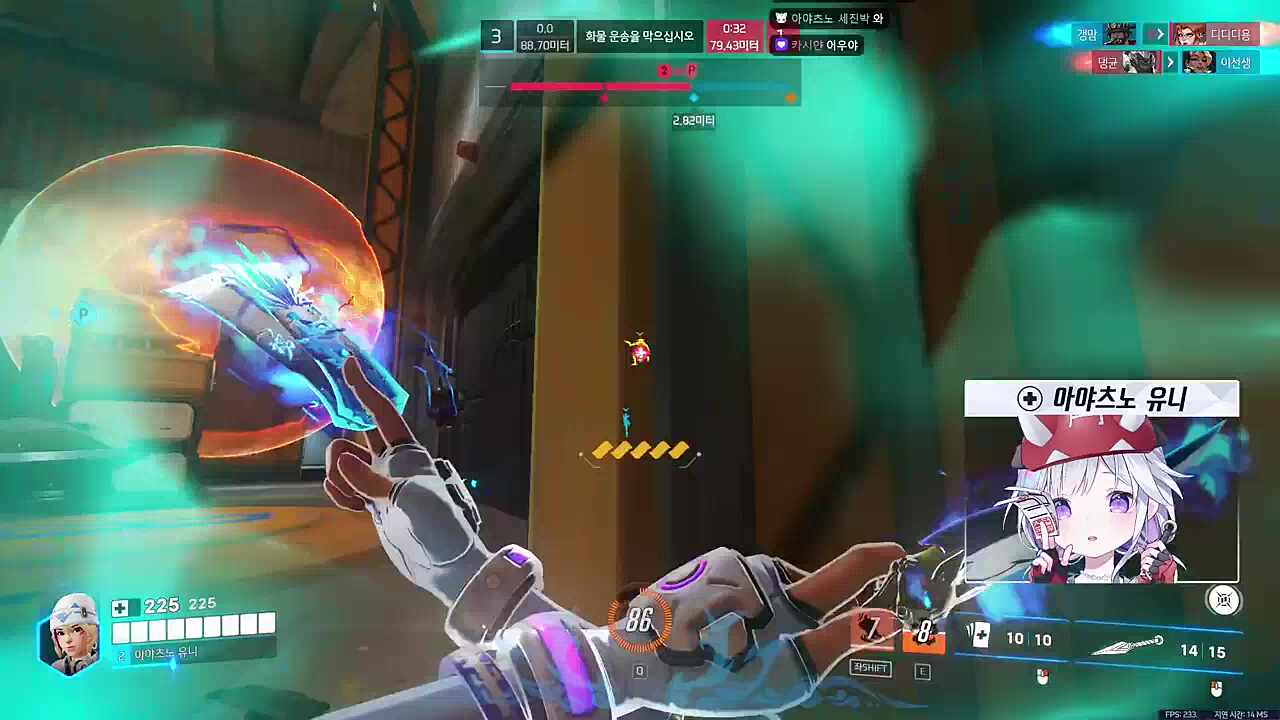
Task: Toggle the 좌SHIFT keybind label
Action: 870,668
